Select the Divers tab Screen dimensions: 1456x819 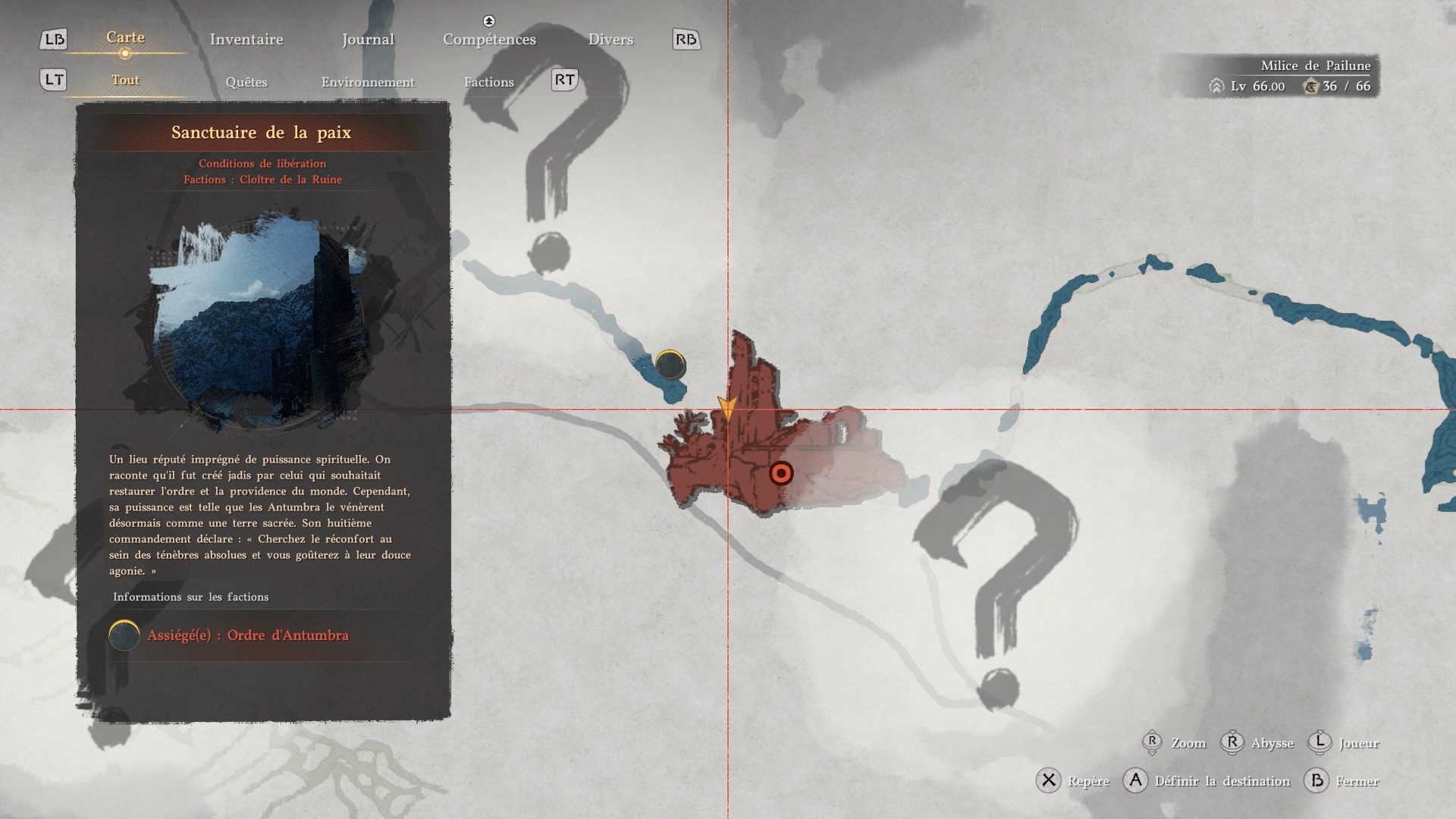[x=610, y=39]
